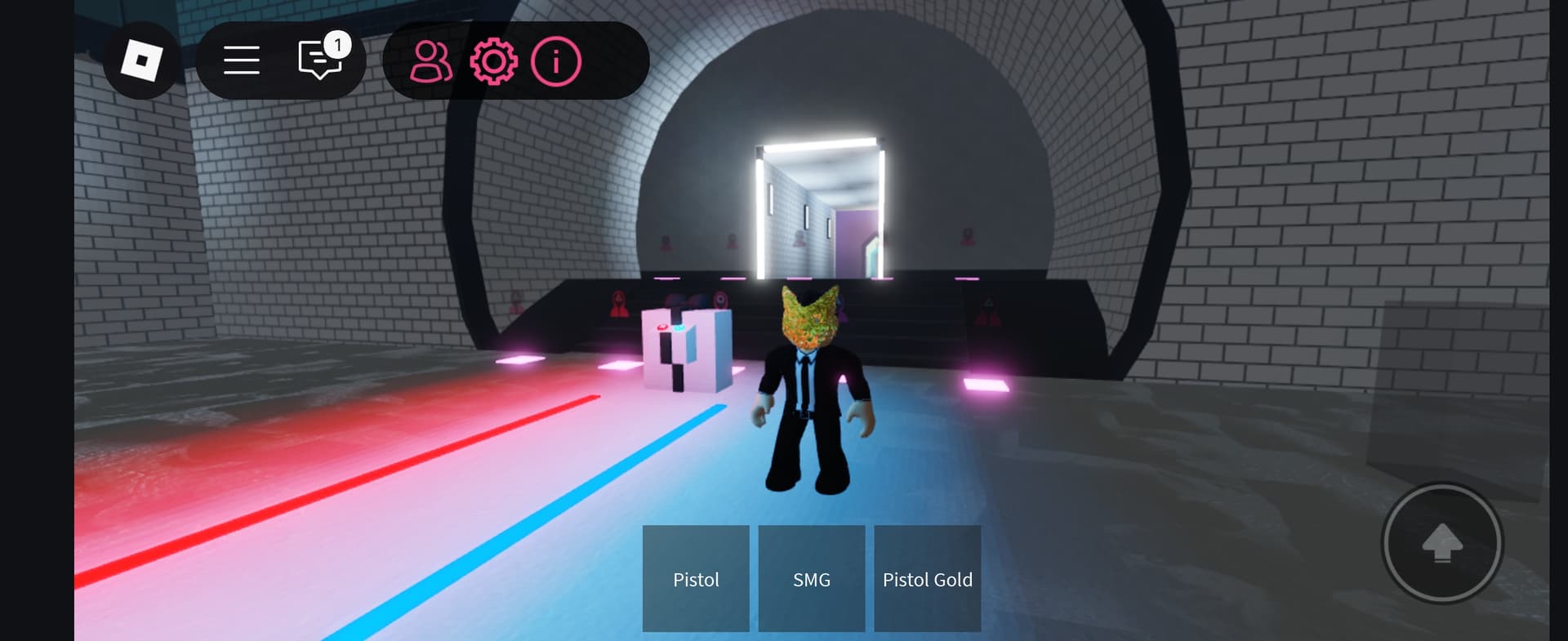Open the hamburger navigation menu
Screen dimensions: 1568x641
pyautogui.click(x=241, y=60)
